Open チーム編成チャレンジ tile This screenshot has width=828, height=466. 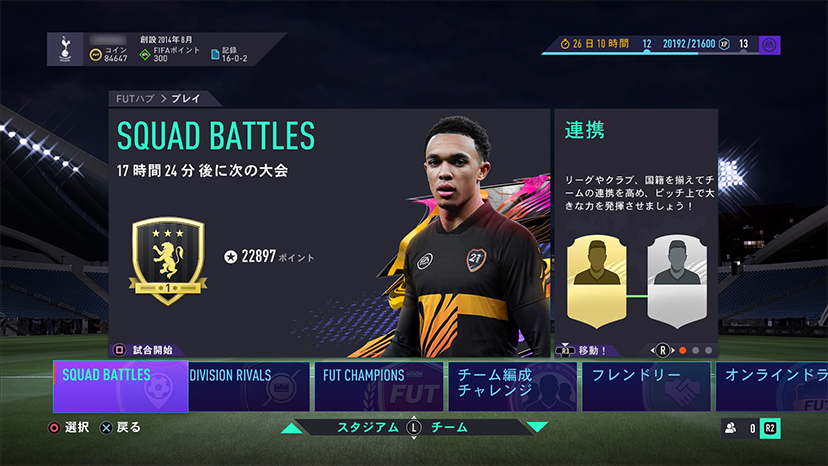511,387
